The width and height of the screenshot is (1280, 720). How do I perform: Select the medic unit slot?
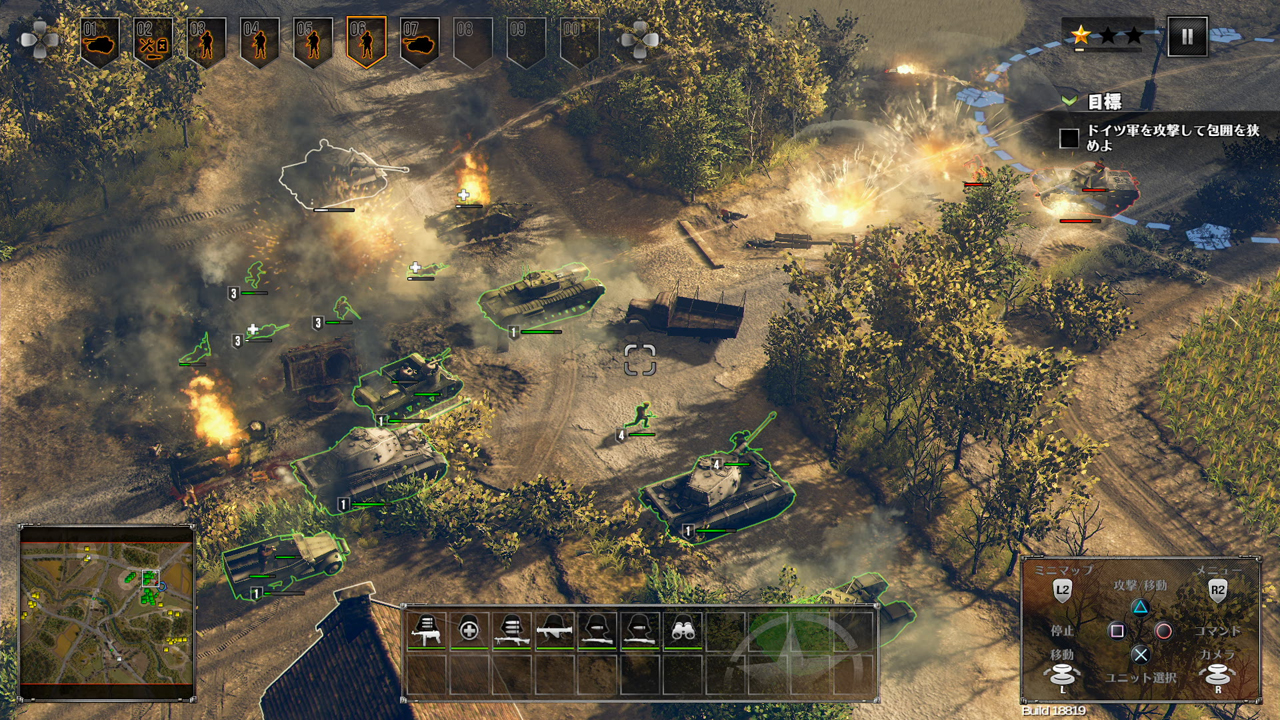tap(469, 630)
